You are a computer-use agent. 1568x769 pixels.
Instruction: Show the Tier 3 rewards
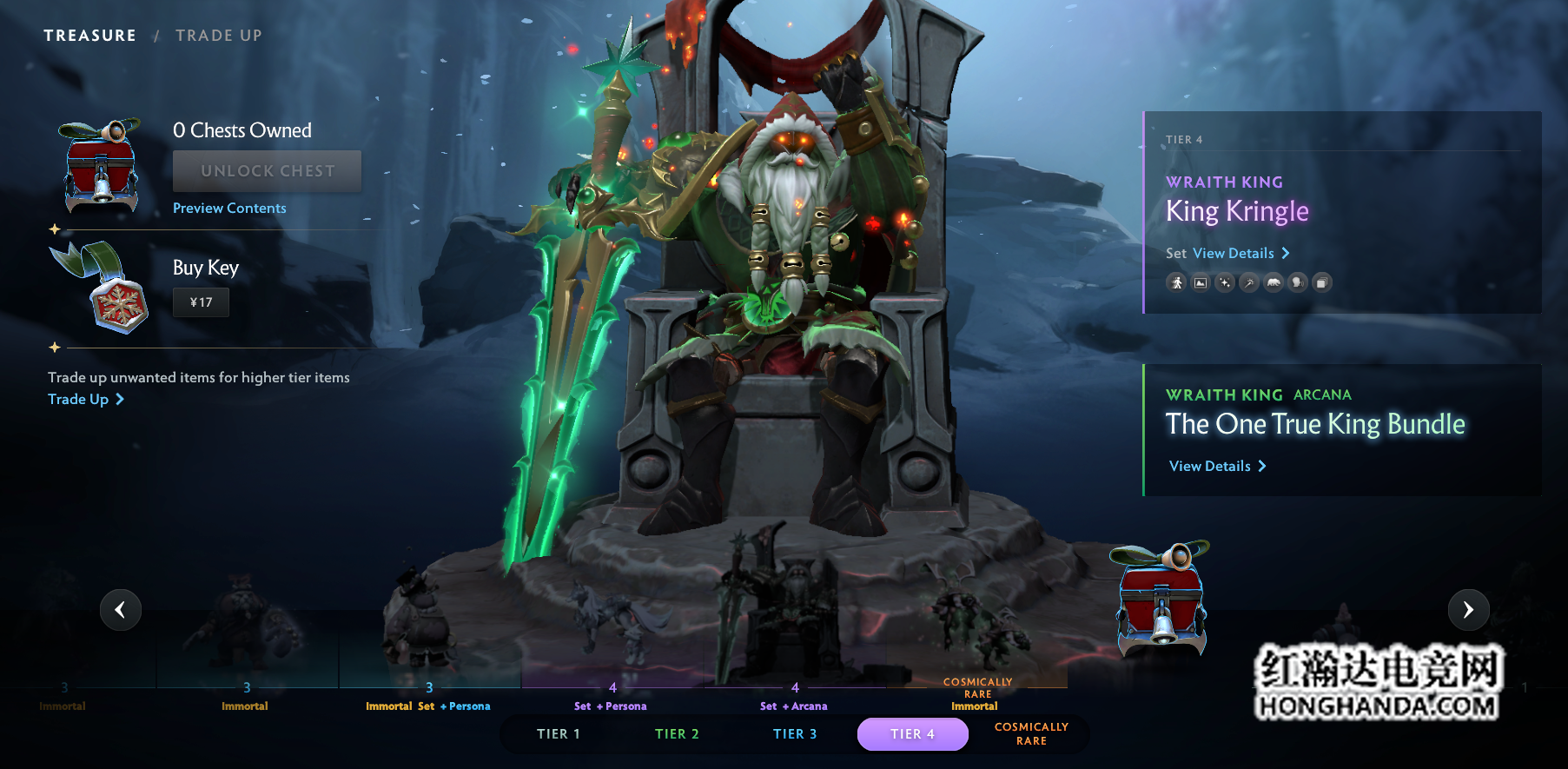[795, 734]
